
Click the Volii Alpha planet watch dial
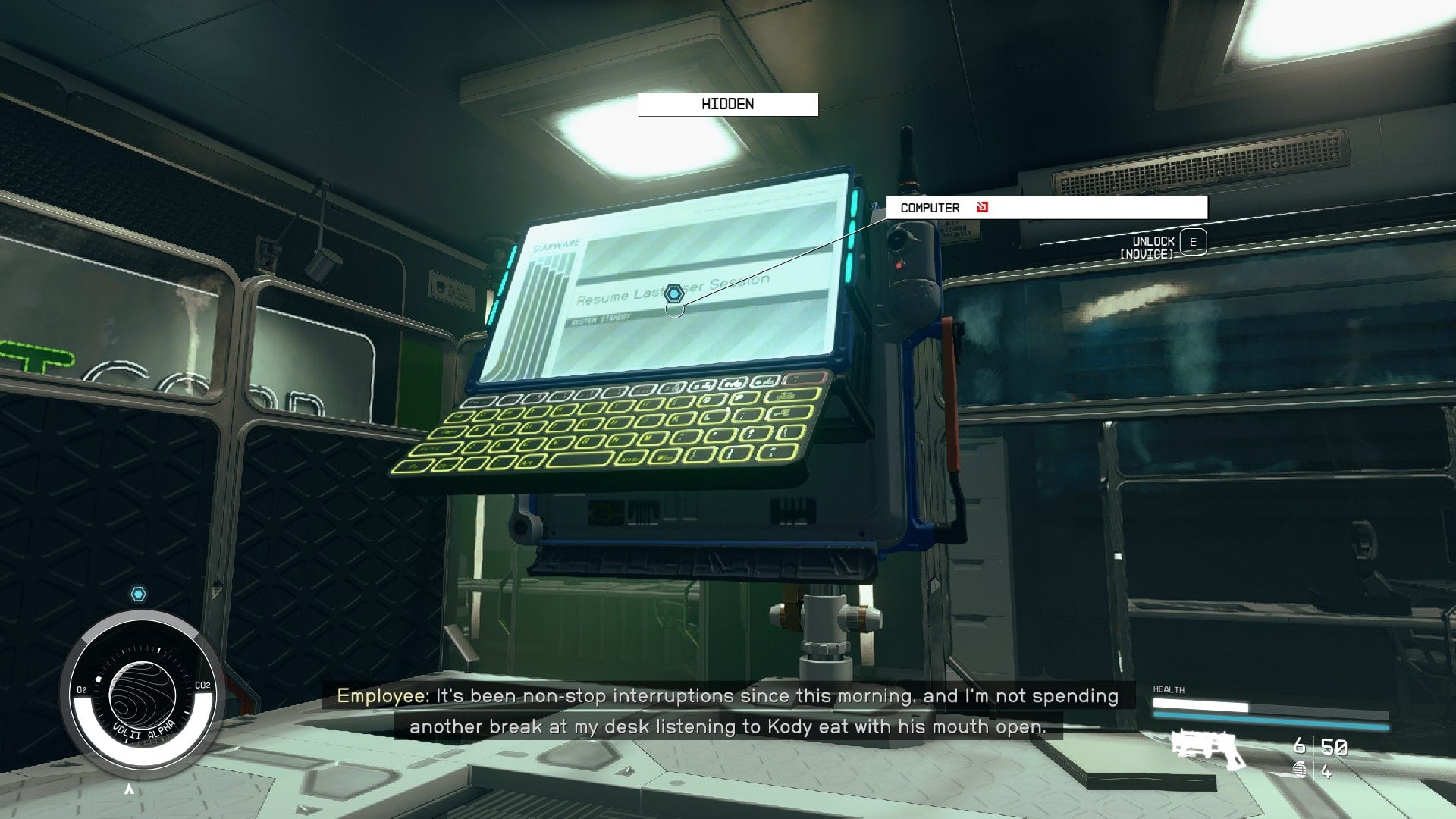[x=142, y=694]
